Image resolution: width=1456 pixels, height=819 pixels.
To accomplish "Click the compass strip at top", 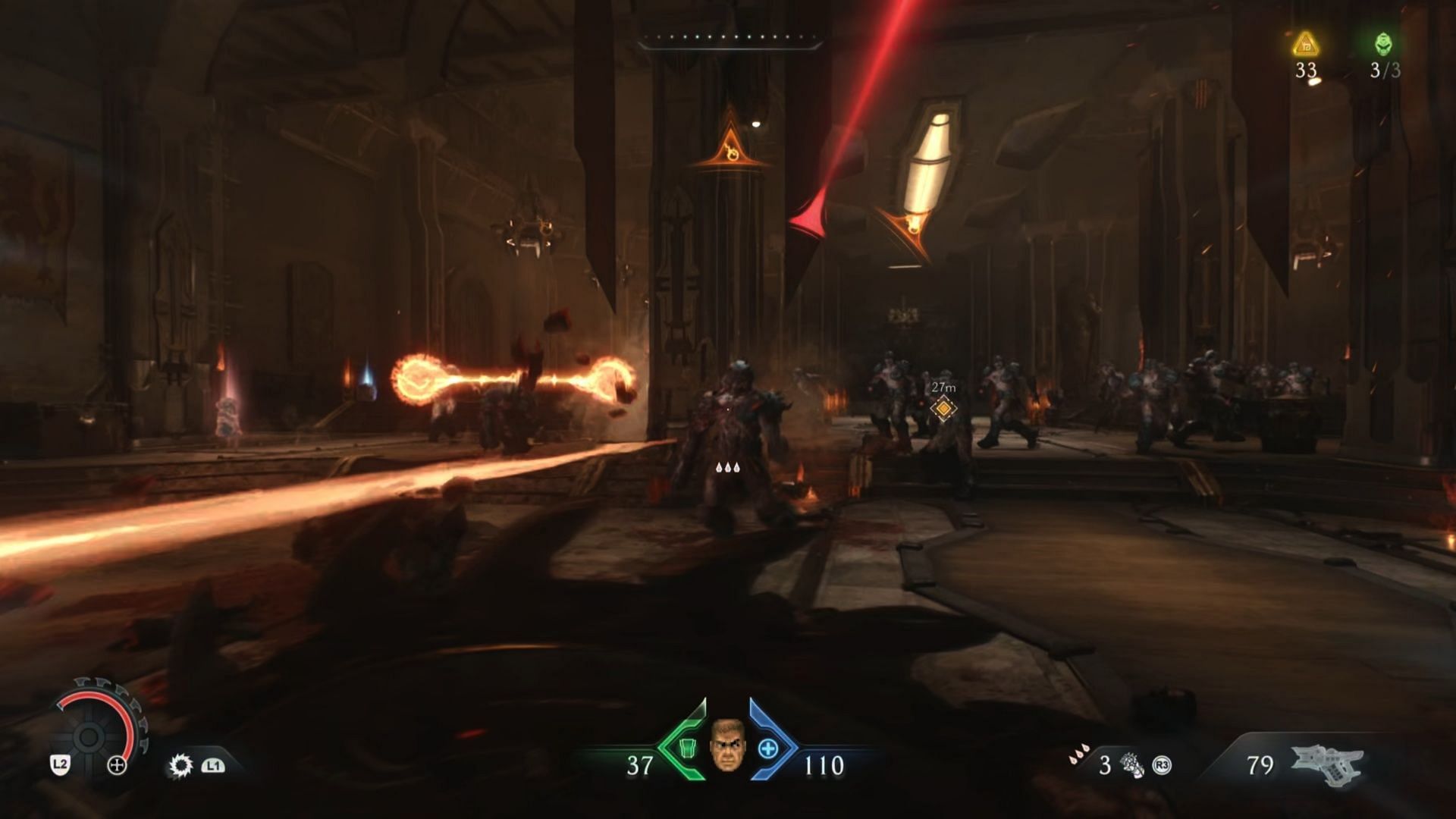I will tap(730, 38).
